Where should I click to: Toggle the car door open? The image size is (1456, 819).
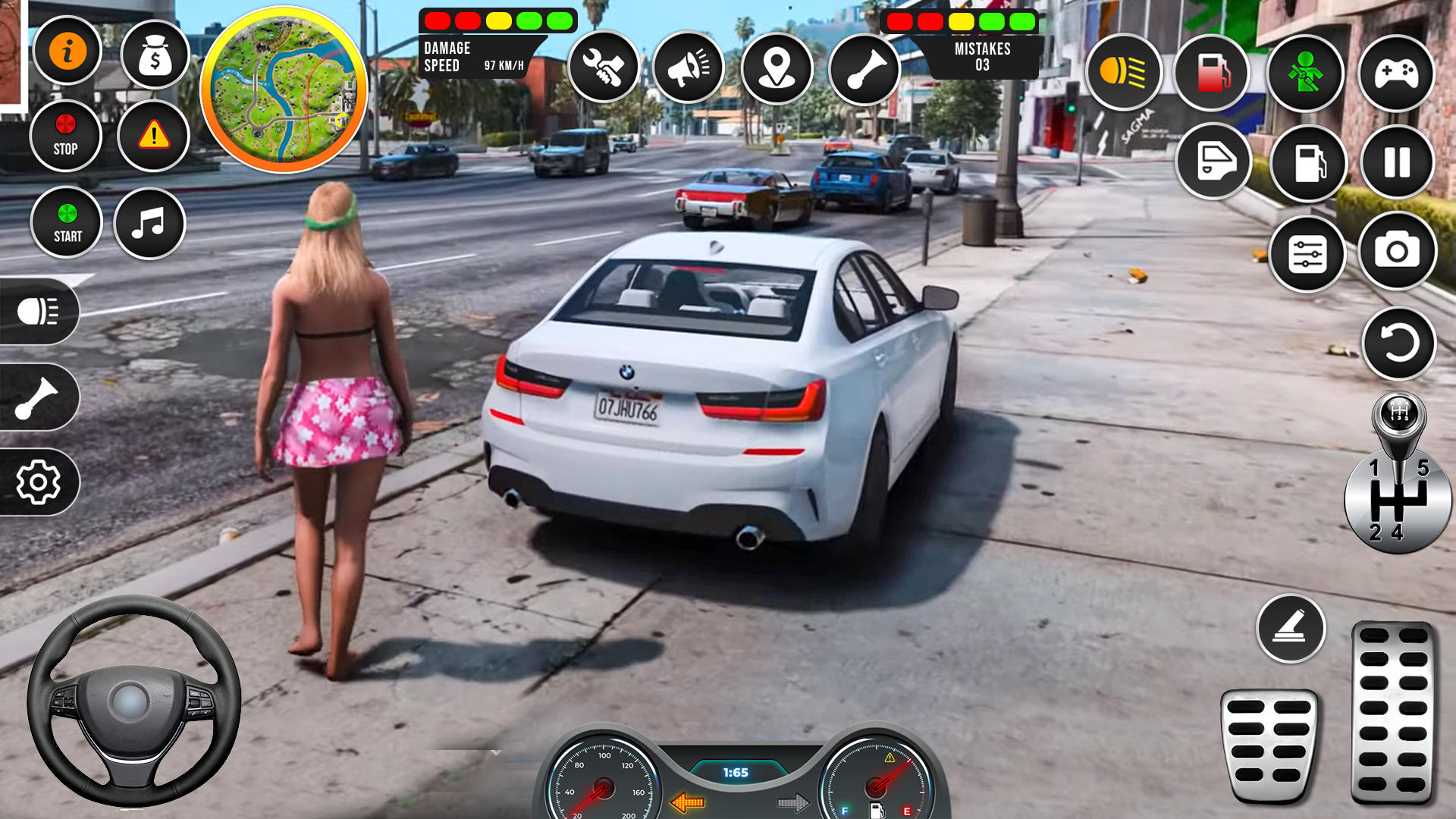coord(1213,163)
